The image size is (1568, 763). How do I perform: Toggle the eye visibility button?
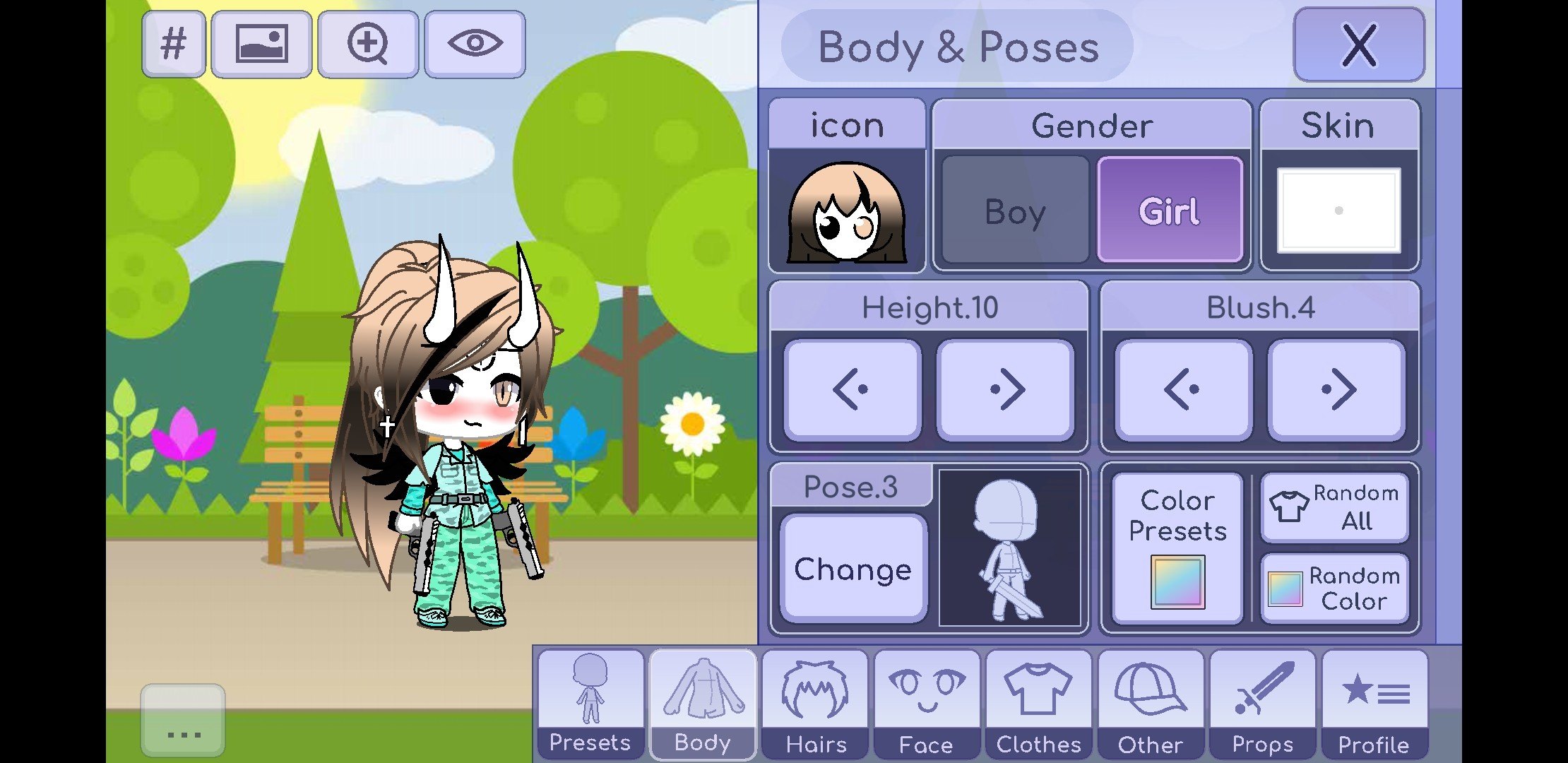[475, 44]
